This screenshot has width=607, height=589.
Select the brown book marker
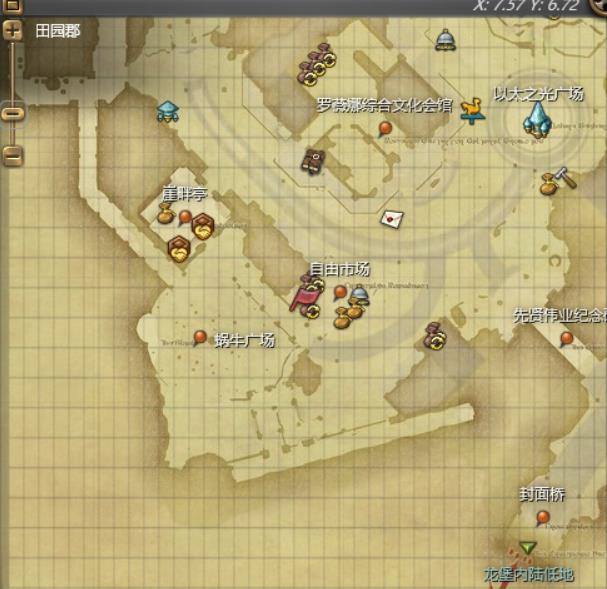tap(313, 160)
